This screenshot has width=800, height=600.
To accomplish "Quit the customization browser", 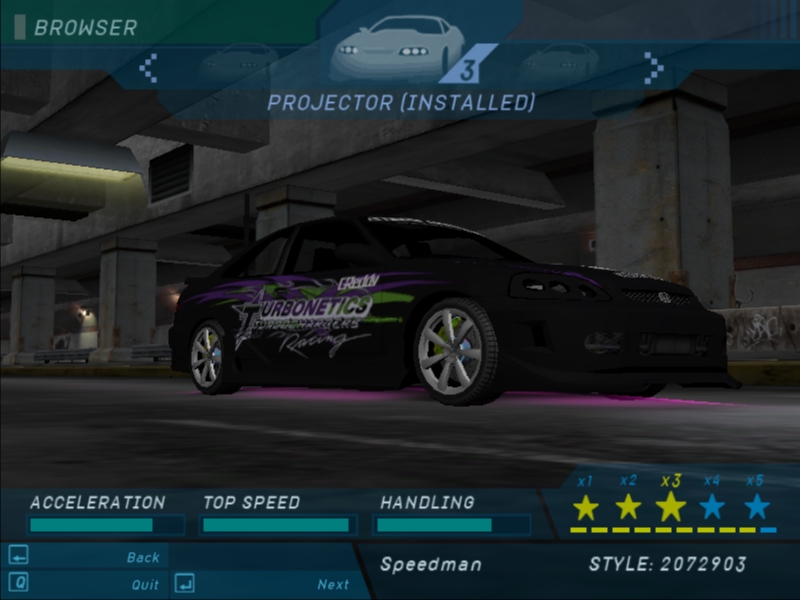I will (x=145, y=584).
